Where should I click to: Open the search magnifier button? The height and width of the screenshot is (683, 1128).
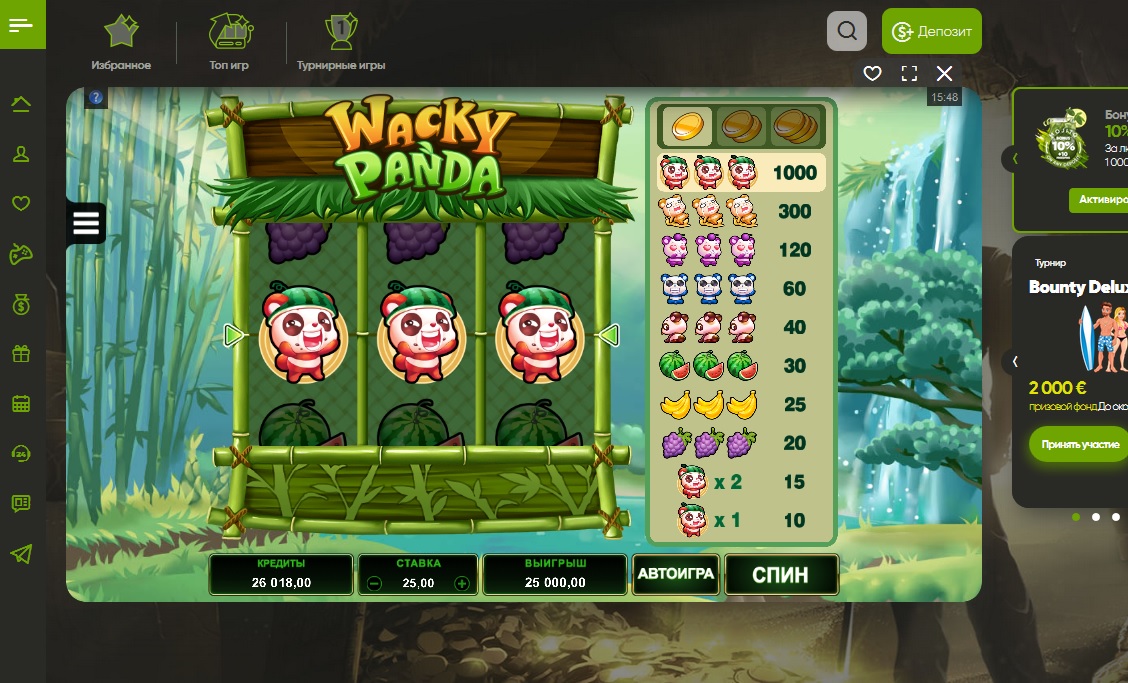coord(847,31)
